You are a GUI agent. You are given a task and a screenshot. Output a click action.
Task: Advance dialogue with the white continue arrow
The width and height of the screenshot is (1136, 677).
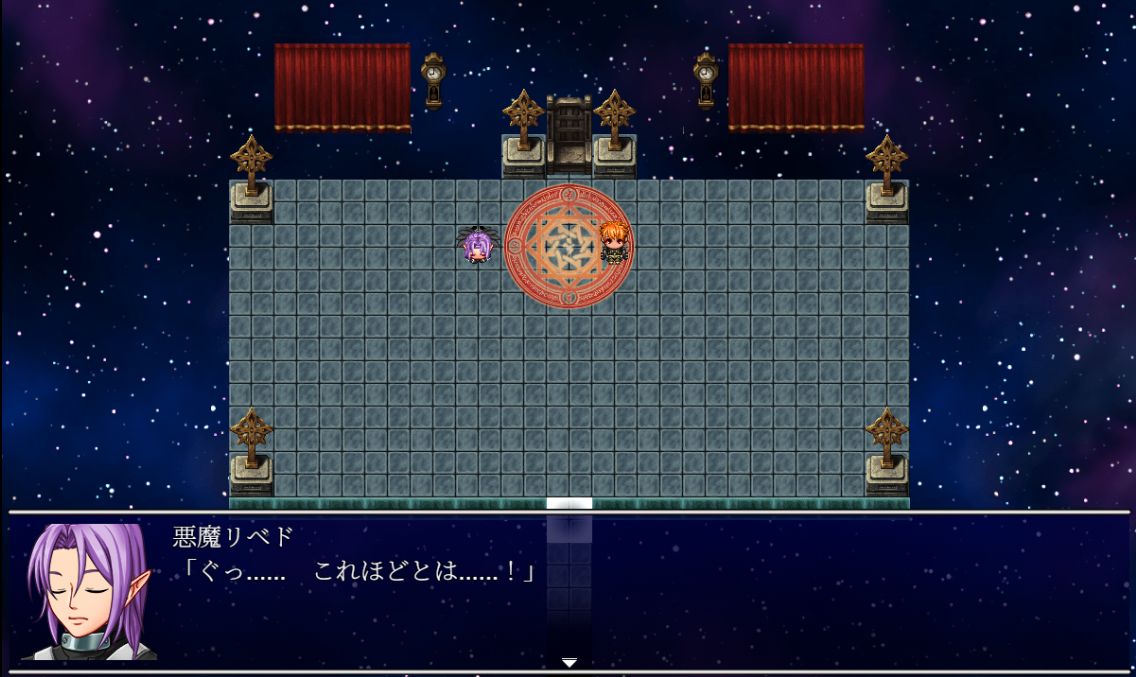[569, 662]
